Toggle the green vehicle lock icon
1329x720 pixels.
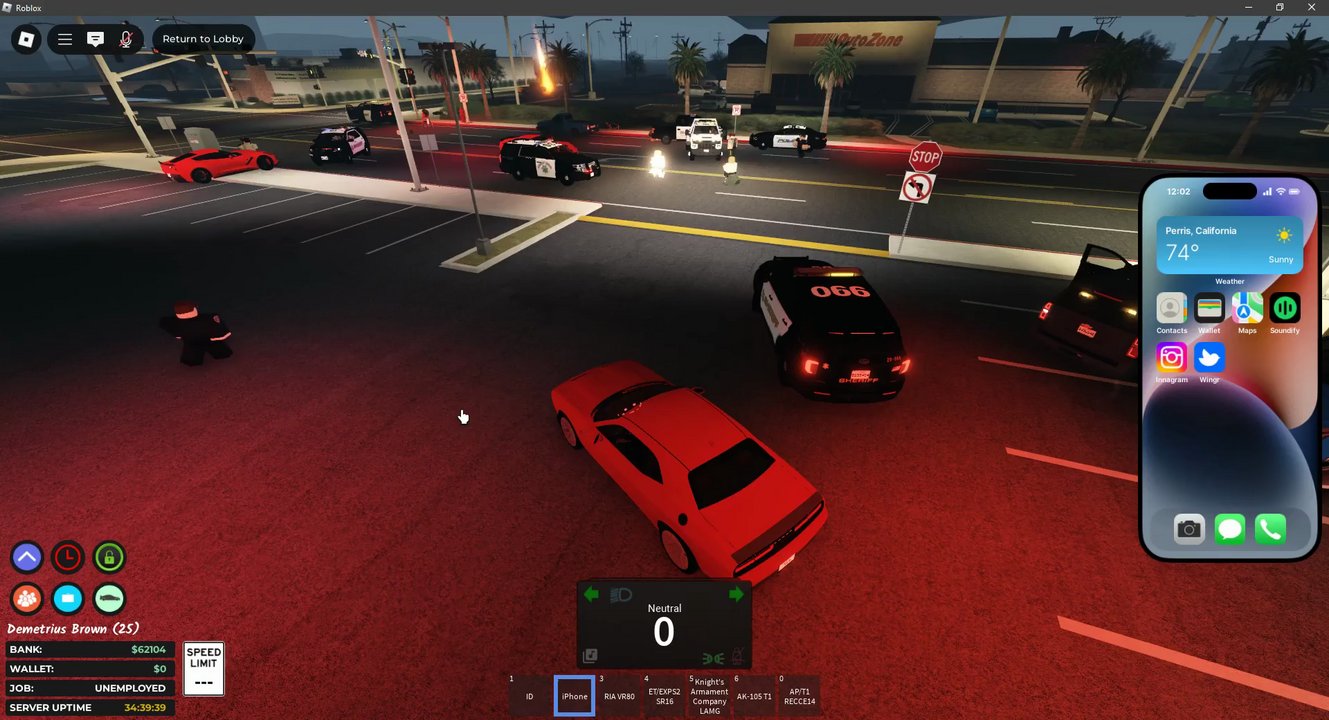tap(109, 557)
